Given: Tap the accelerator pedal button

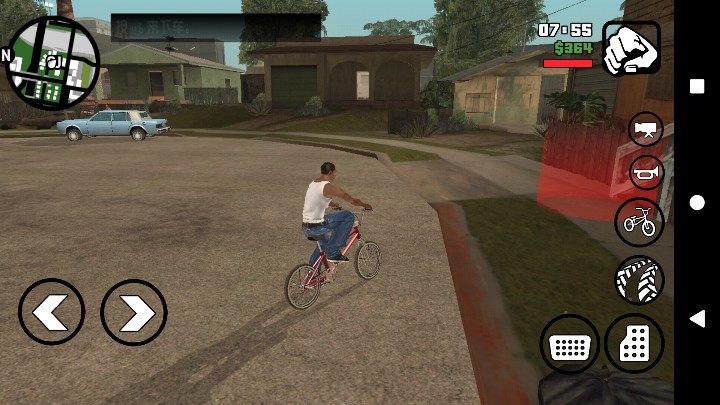Looking at the screenshot, I should [x=635, y=344].
